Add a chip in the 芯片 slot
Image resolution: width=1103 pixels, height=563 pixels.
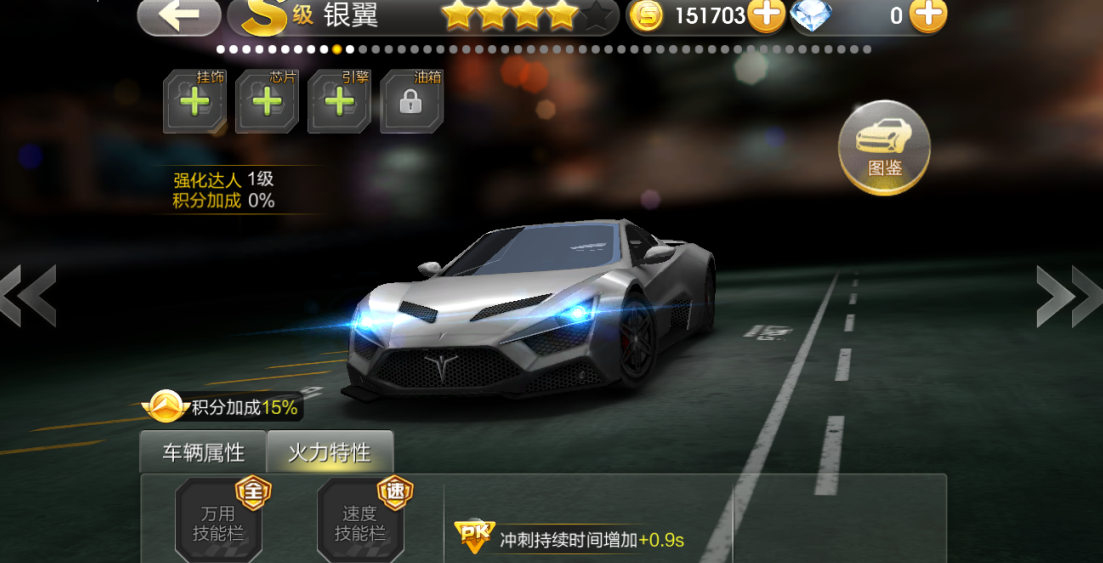267,101
